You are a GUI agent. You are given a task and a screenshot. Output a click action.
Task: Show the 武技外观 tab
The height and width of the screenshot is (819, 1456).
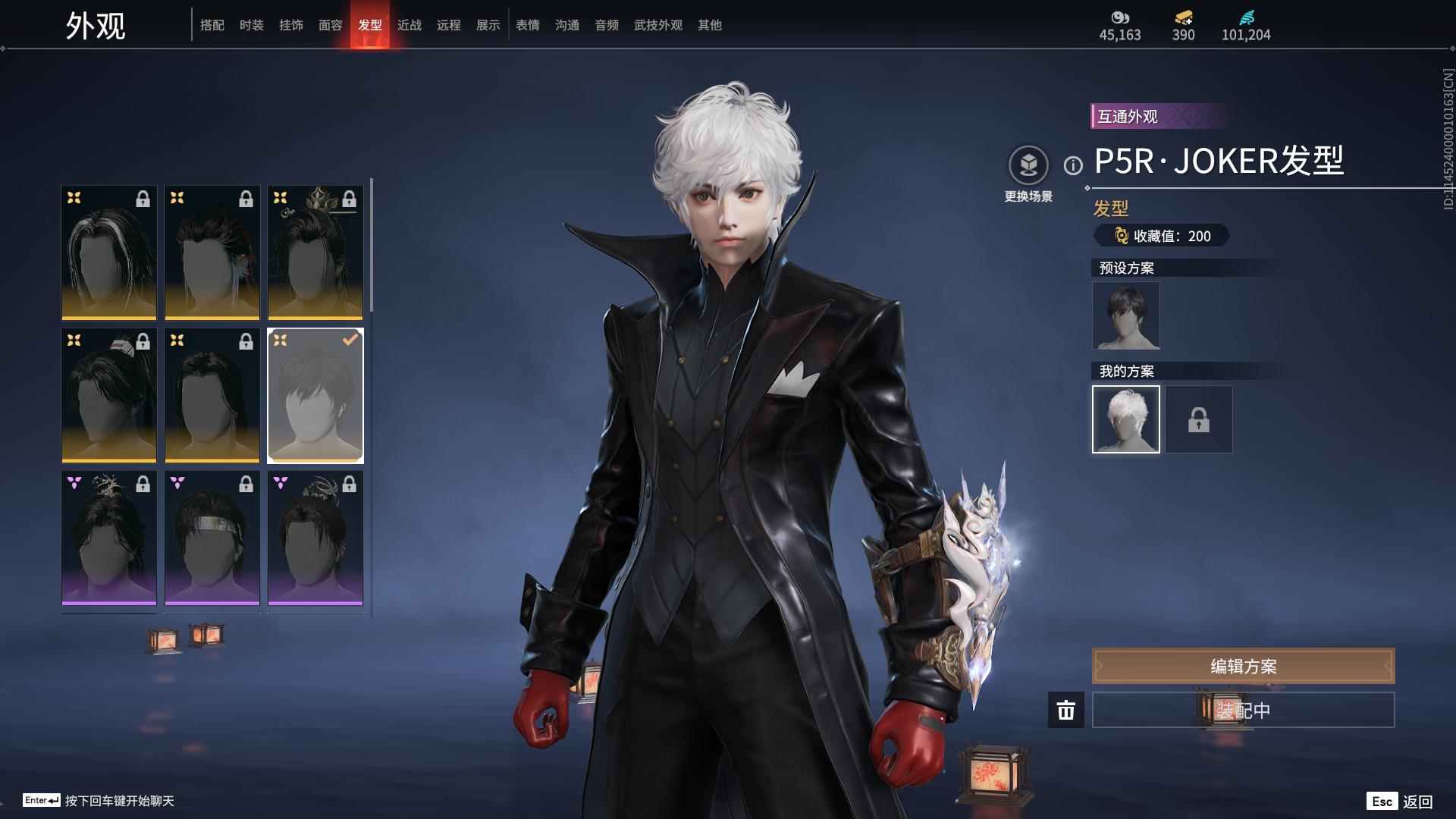(657, 25)
